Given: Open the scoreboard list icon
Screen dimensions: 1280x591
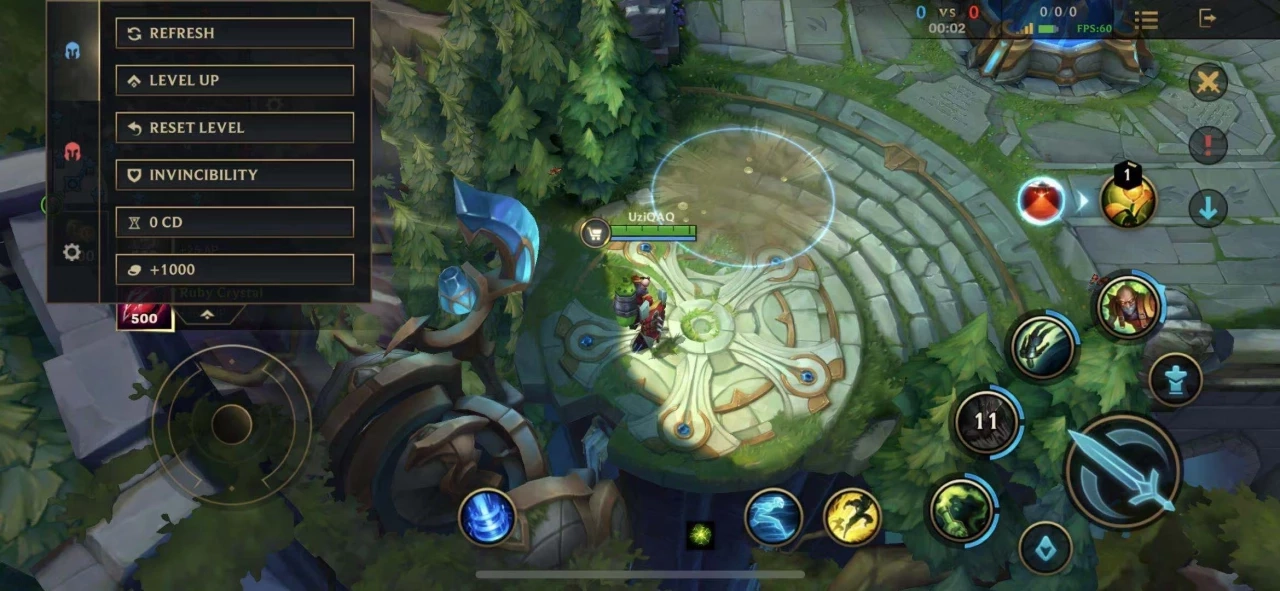Looking at the screenshot, I should [x=1146, y=19].
